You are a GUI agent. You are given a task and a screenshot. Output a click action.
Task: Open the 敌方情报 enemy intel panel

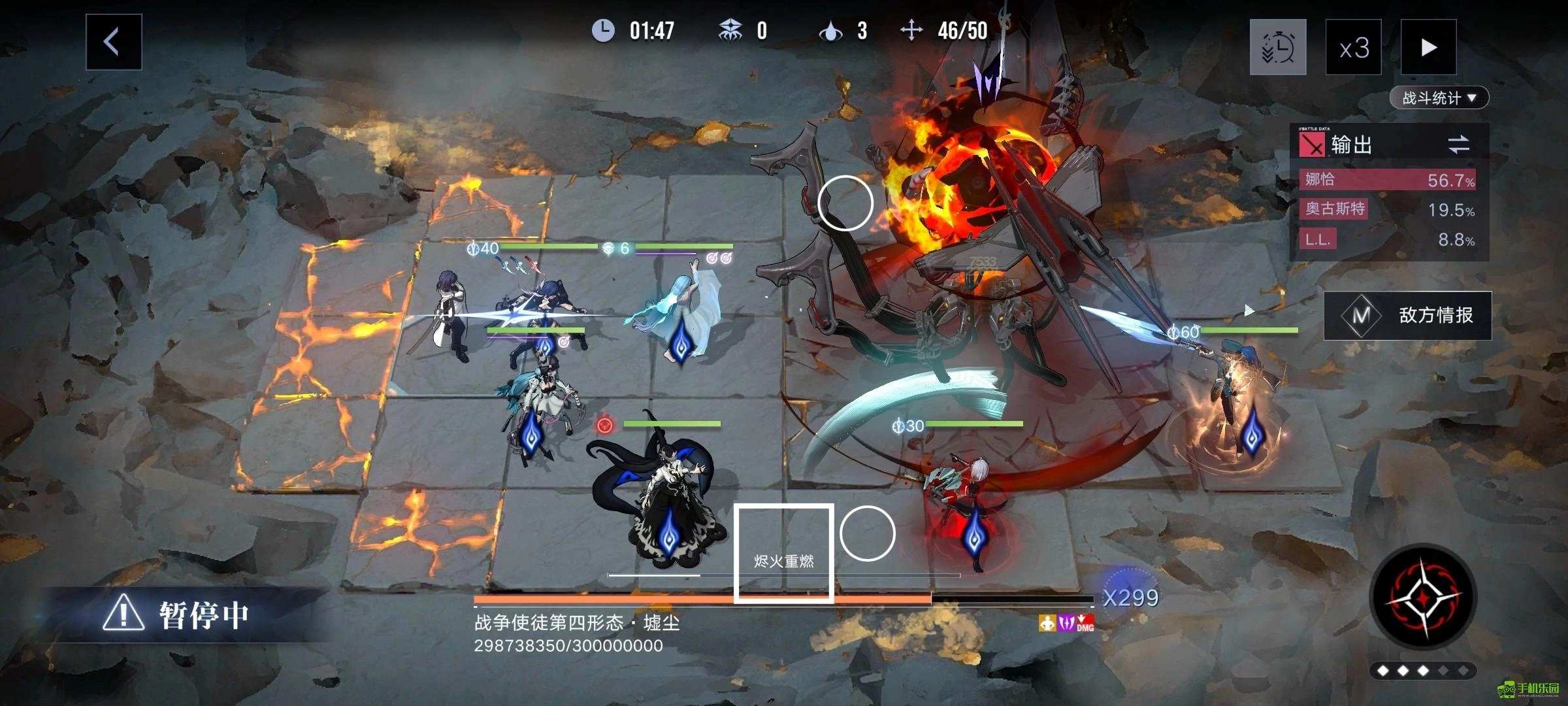tap(1408, 315)
